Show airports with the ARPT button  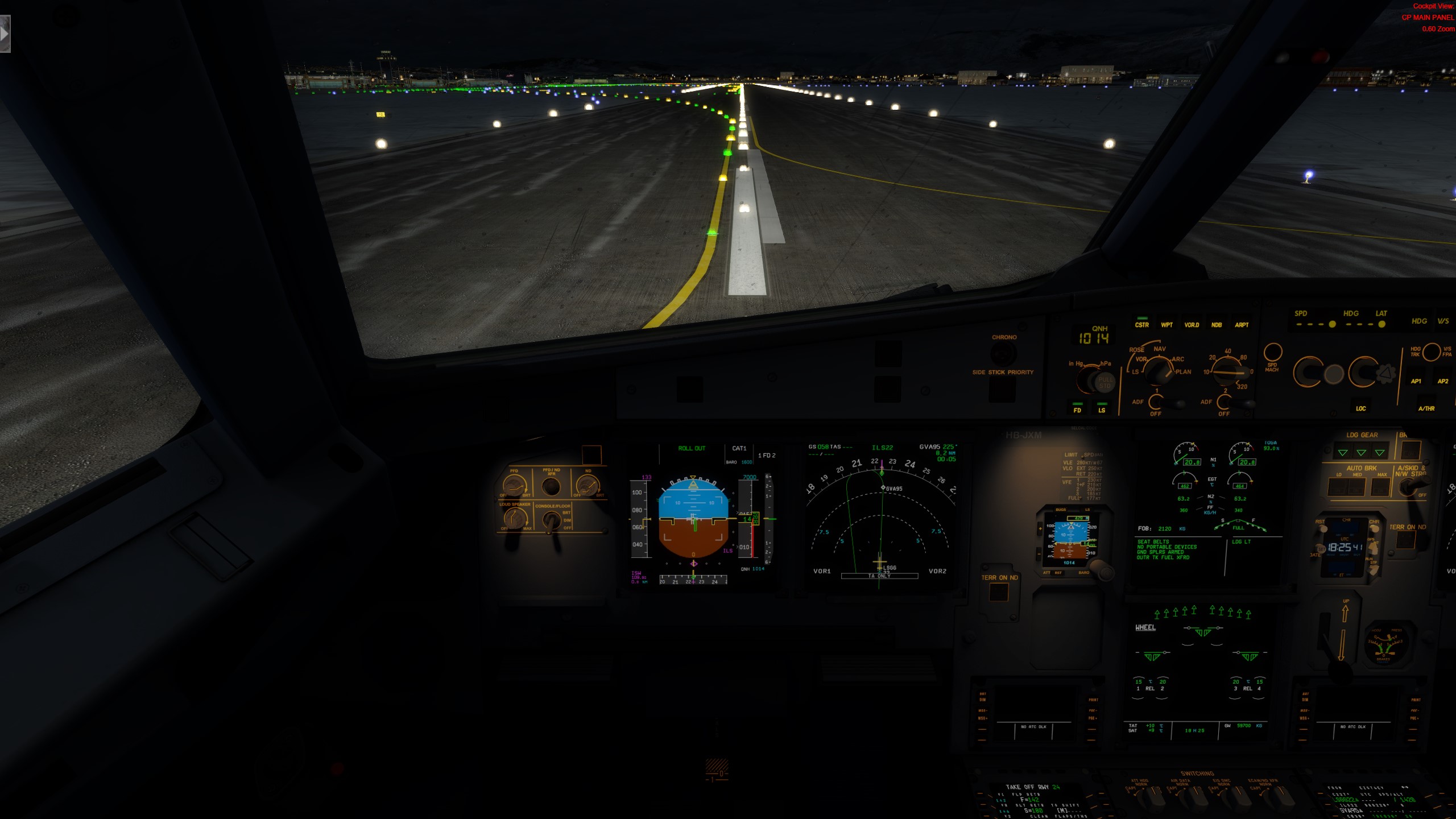1242,325
